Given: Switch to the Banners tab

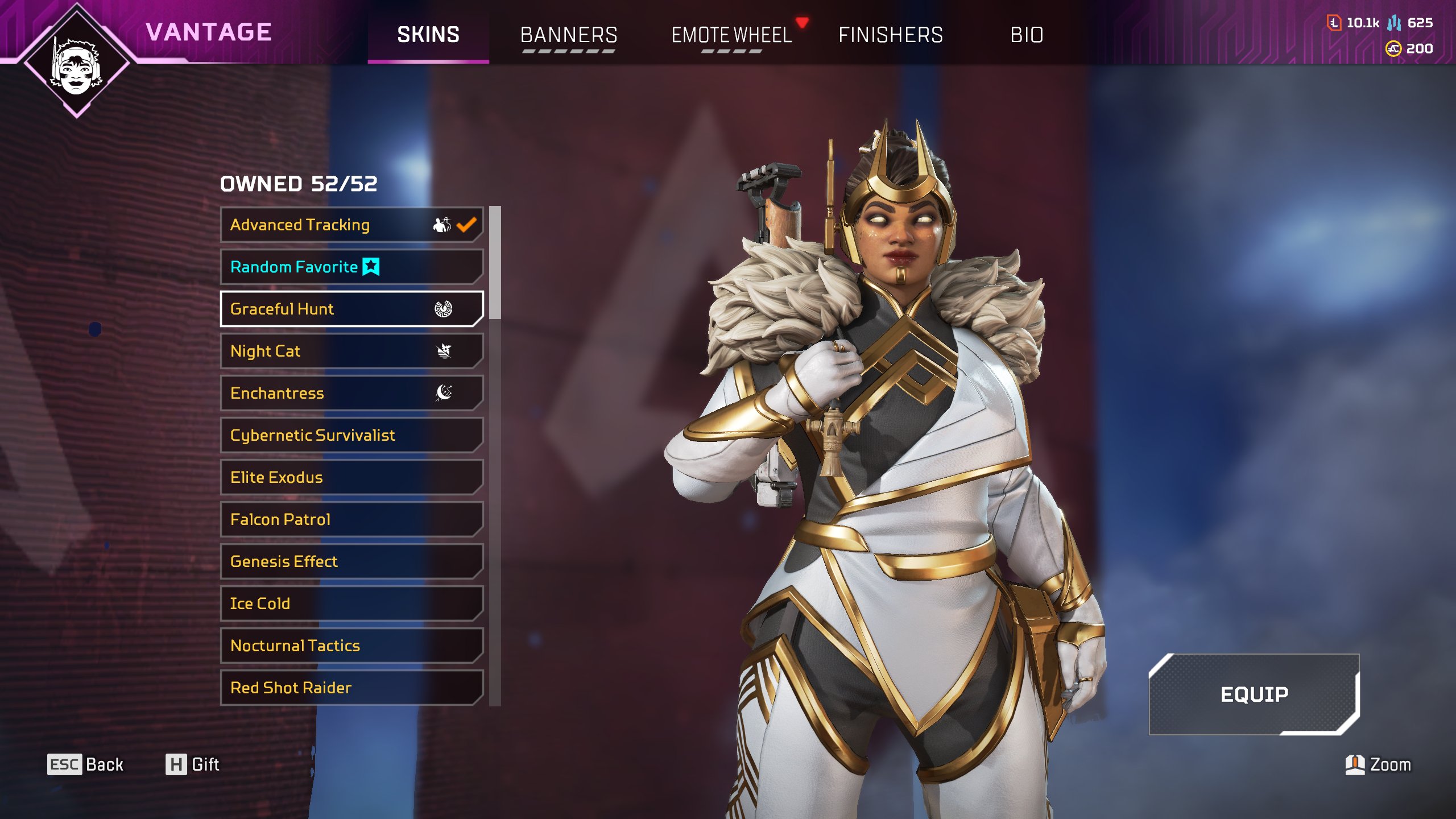Looking at the screenshot, I should (568, 35).
